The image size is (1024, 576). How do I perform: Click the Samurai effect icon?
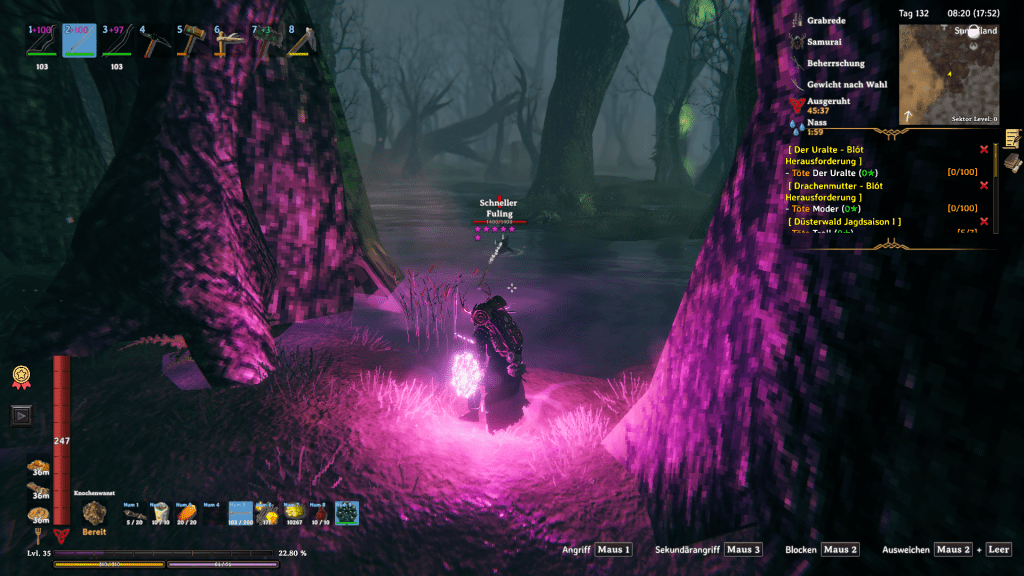tap(797, 42)
